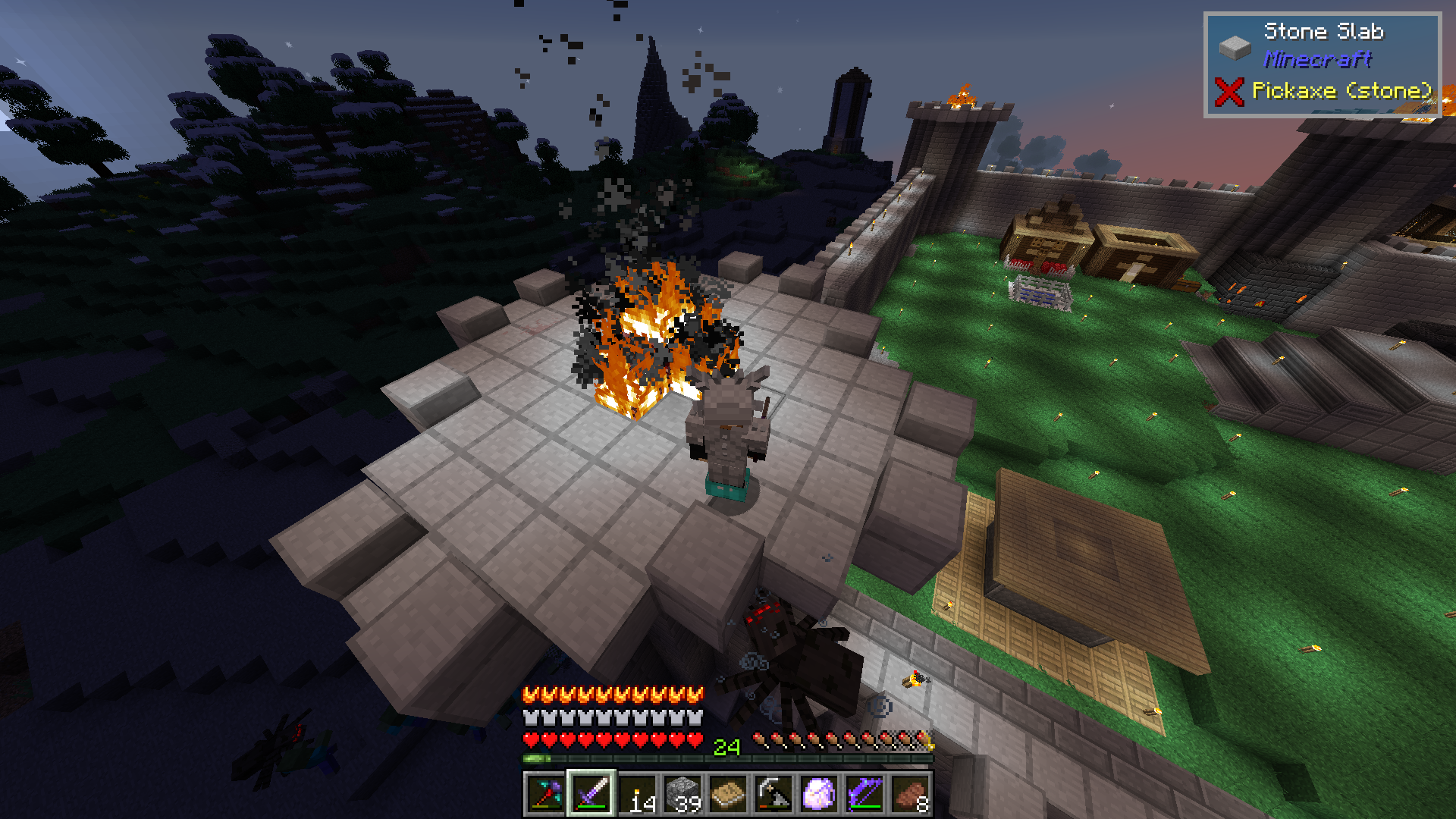Select the glowing pink orb slot
Screen dimensions: 1456x819
pos(819,794)
